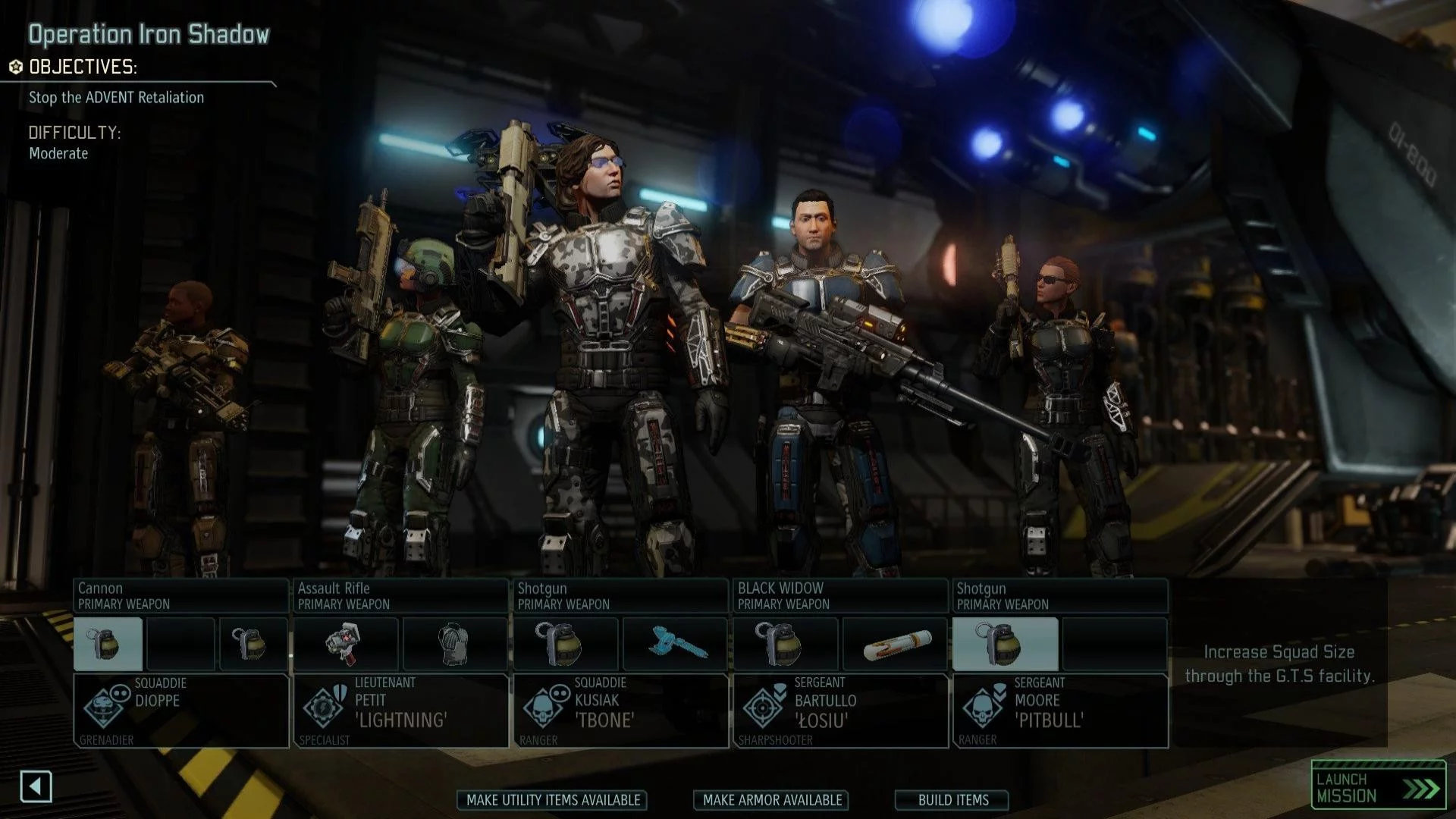Select Petit's vest armor item slot

455,644
